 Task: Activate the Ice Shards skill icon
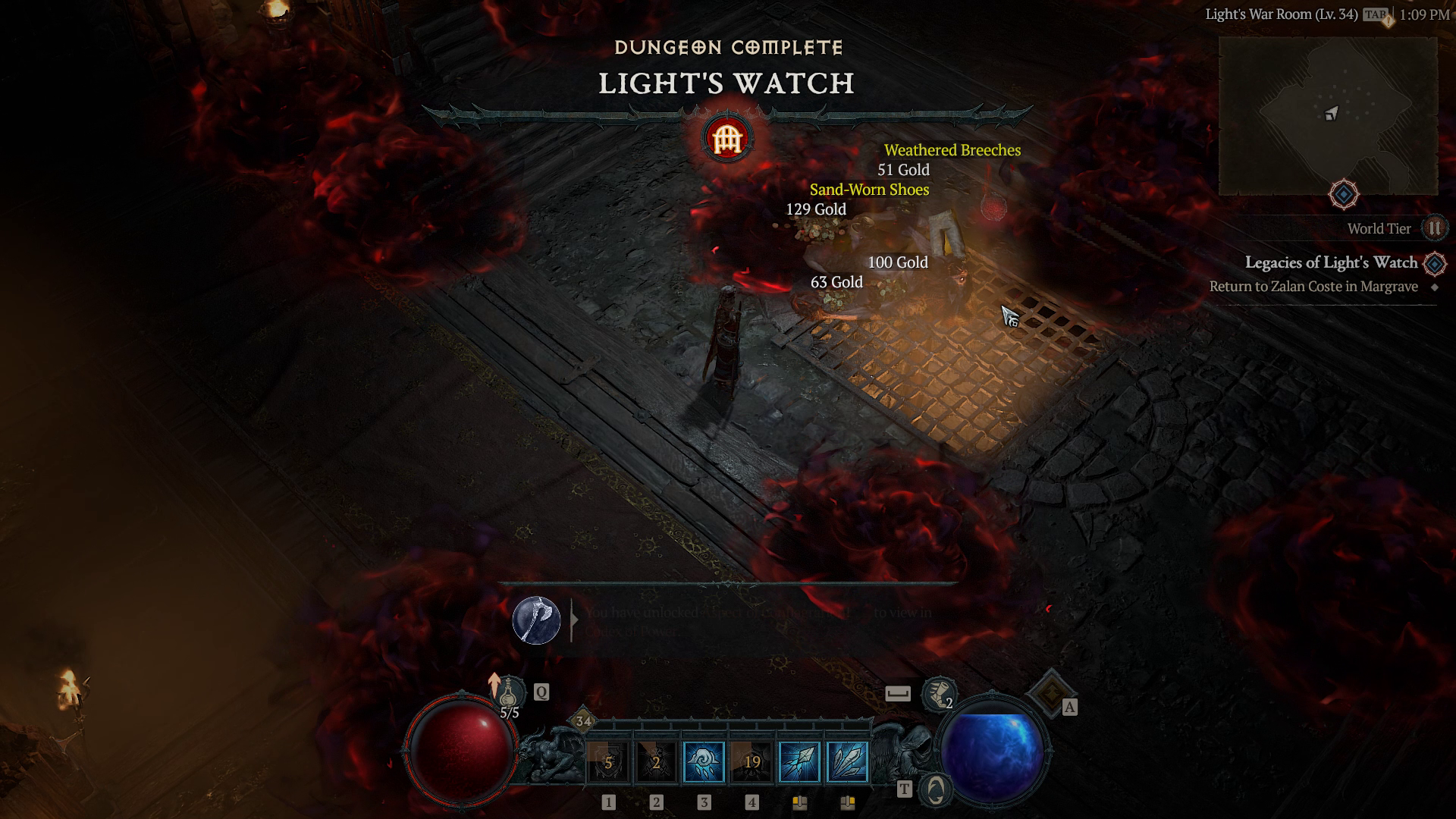click(848, 762)
